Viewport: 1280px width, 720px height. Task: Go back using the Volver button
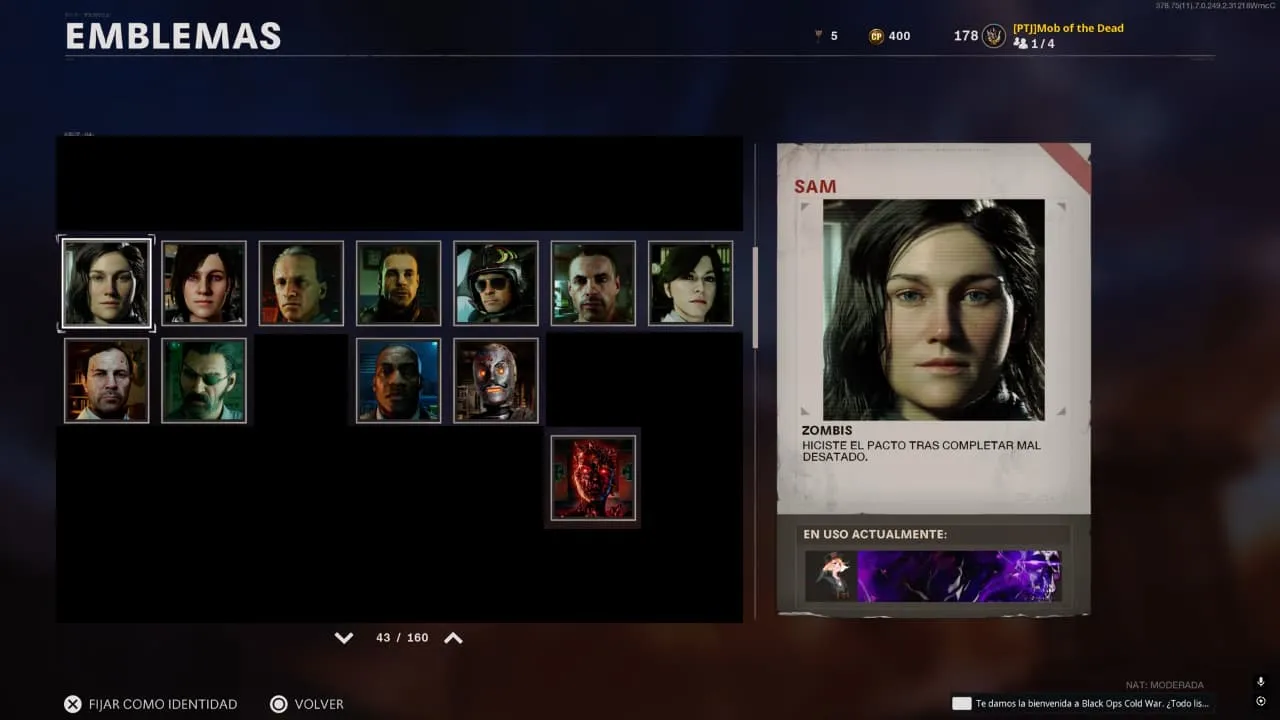point(307,704)
